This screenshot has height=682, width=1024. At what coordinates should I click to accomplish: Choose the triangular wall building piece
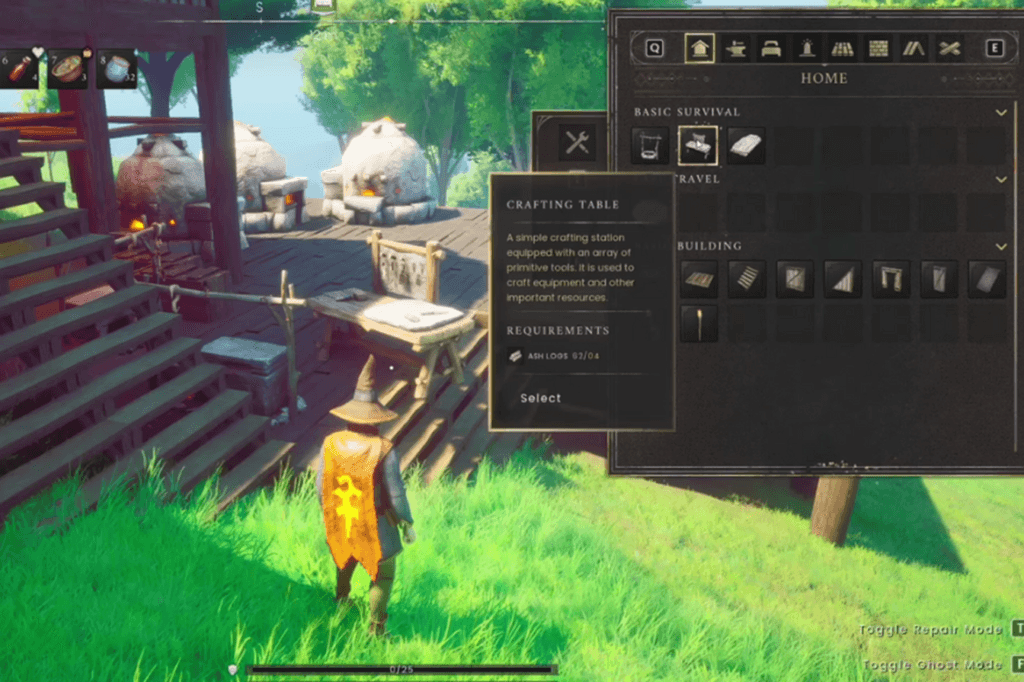(x=843, y=279)
